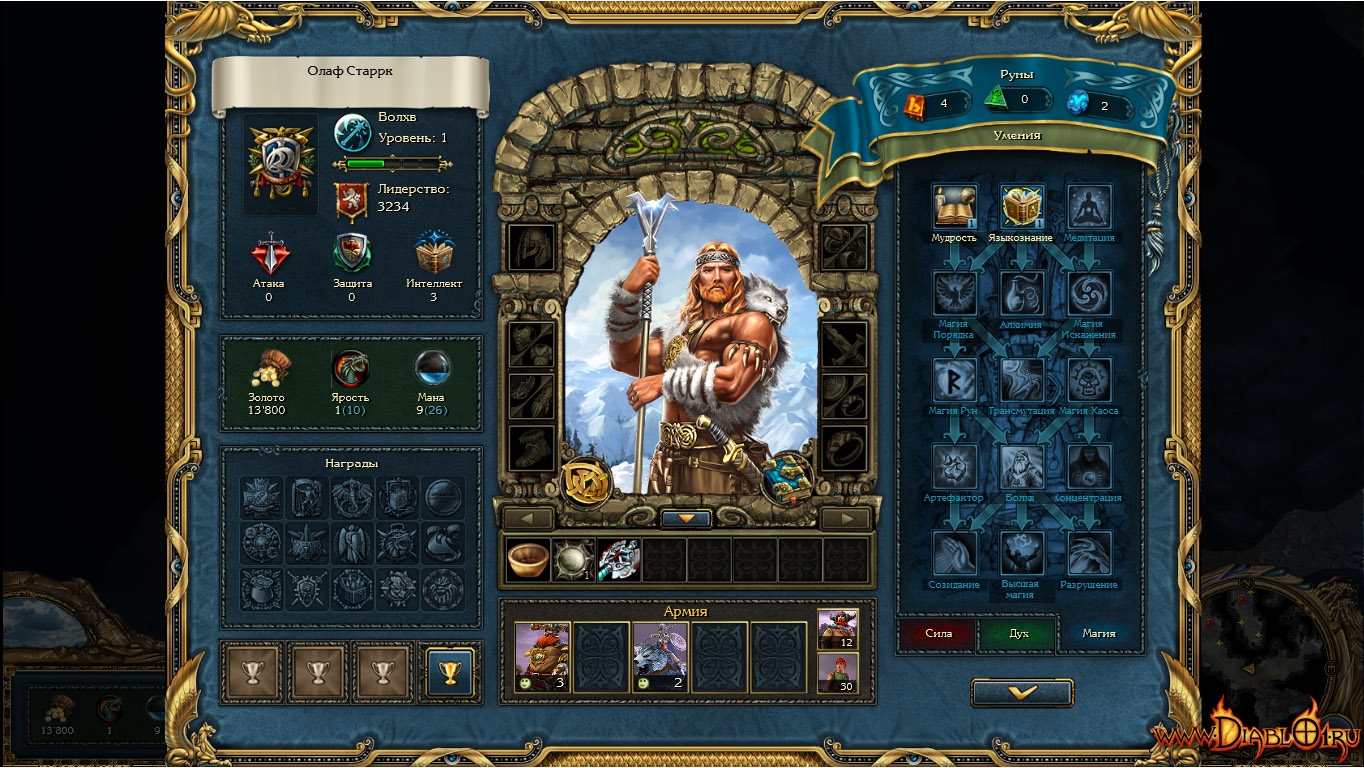
Task: Switch to the Сила skill tab
Action: pyautogui.click(x=938, y=633)
